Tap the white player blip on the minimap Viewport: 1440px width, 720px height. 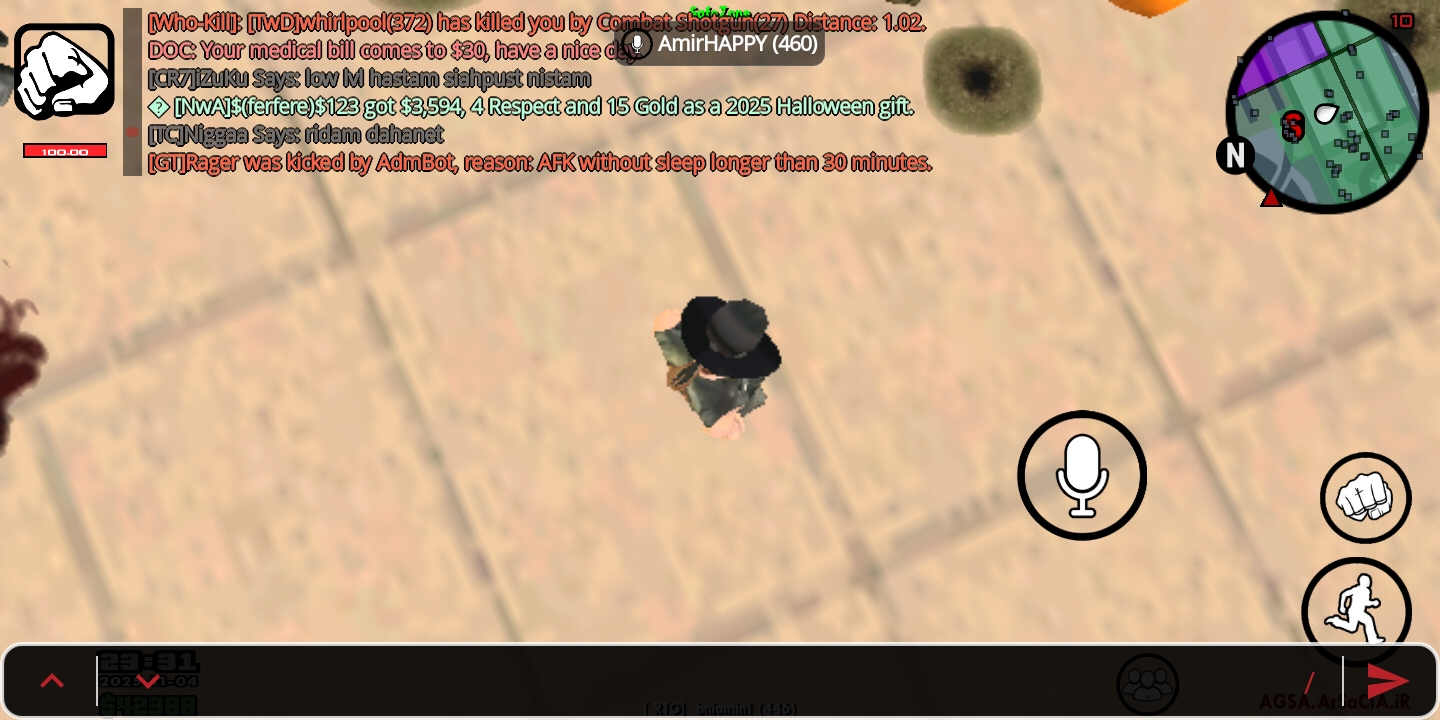[x=1327, y=114]
